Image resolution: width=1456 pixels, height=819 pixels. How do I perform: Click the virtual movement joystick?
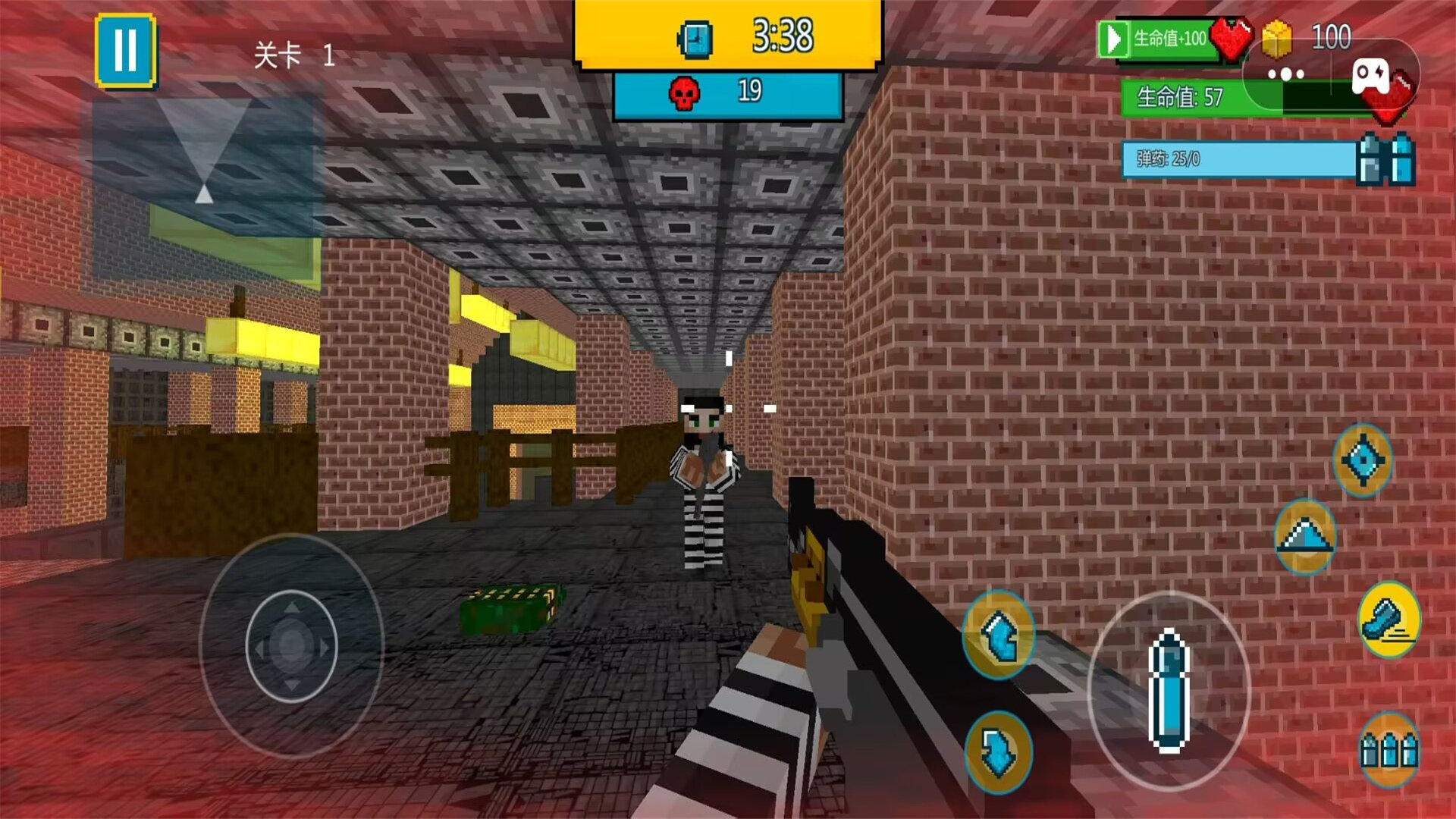[x=292, y=645]
